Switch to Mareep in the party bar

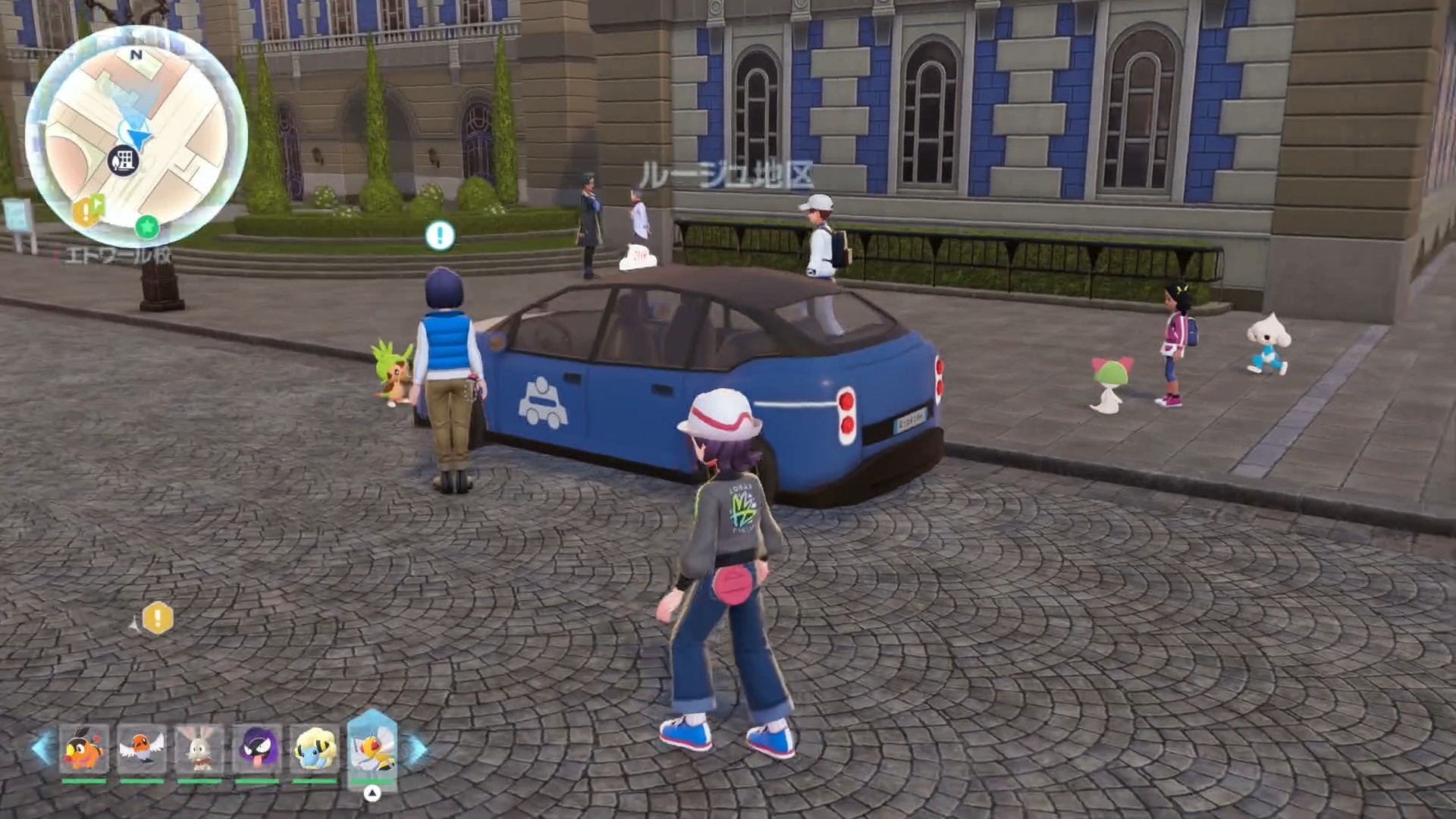[315, 748]
